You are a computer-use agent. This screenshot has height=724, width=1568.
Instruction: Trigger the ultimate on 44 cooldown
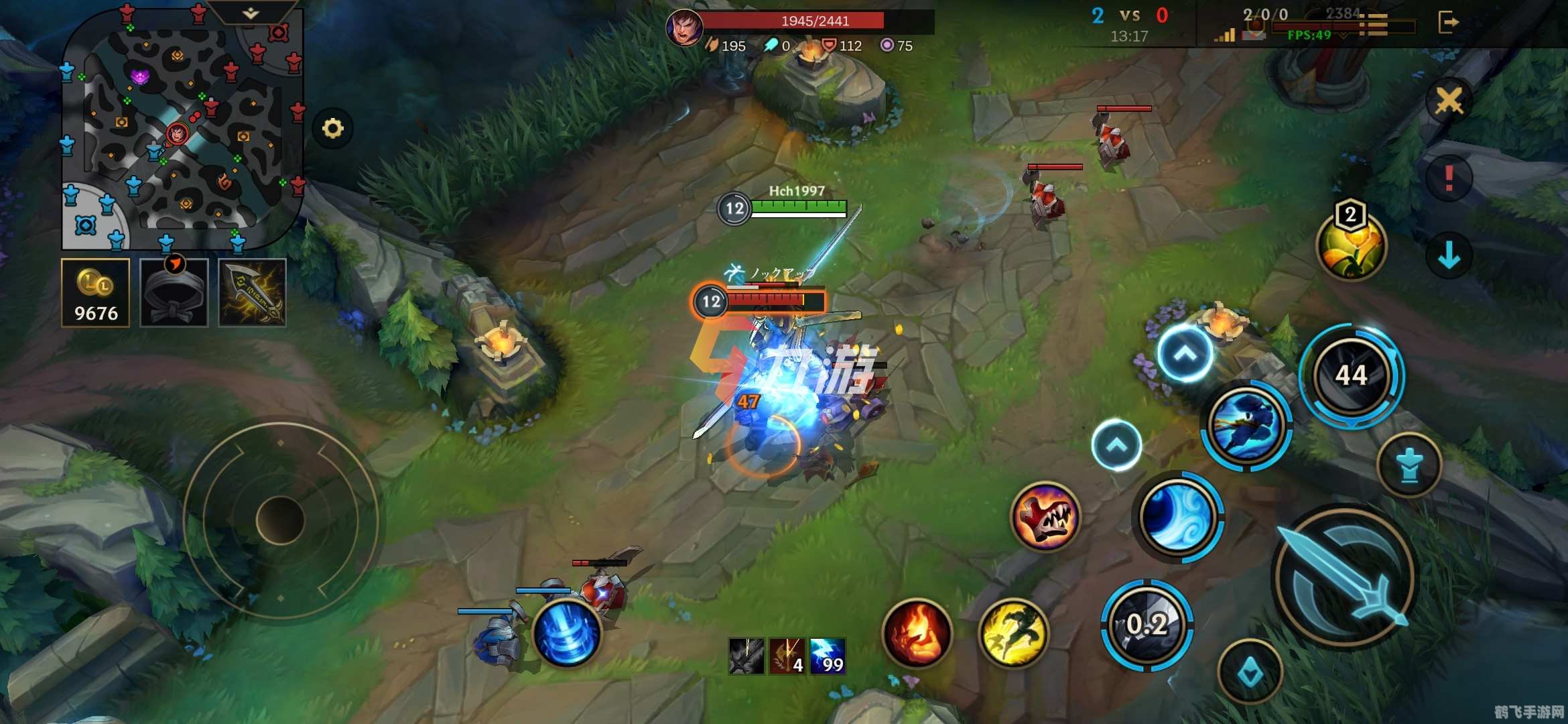[1351, 375]
